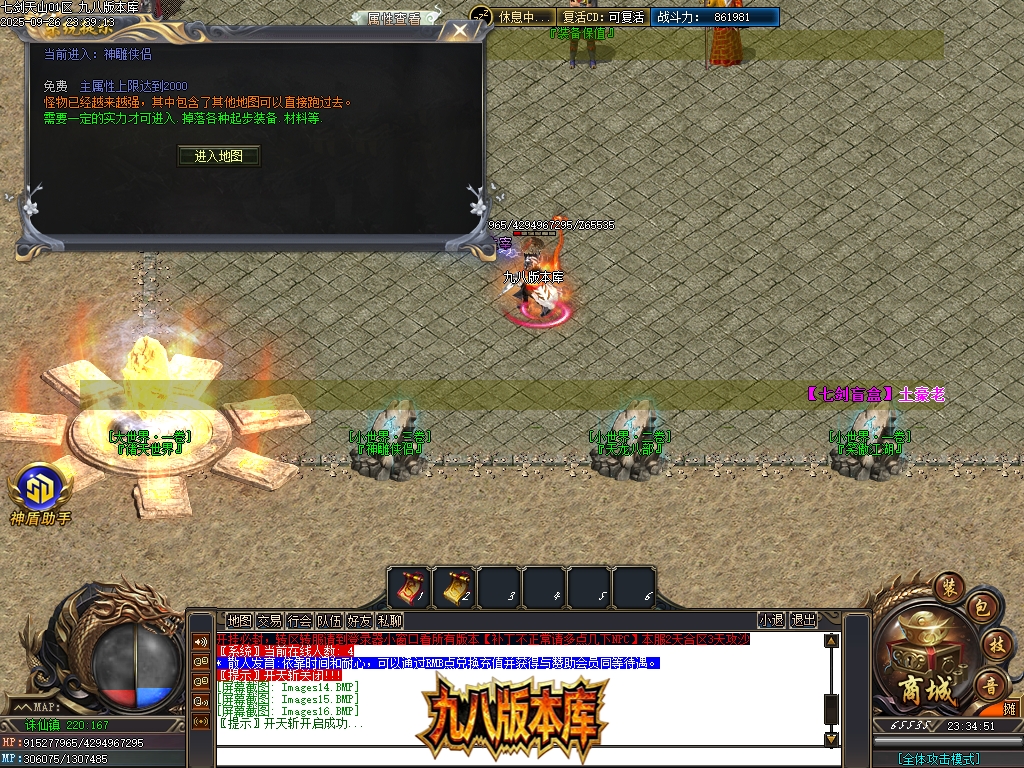
Task: Use the yellow scroll in hotbar slot 2
Action: (454, 586)
